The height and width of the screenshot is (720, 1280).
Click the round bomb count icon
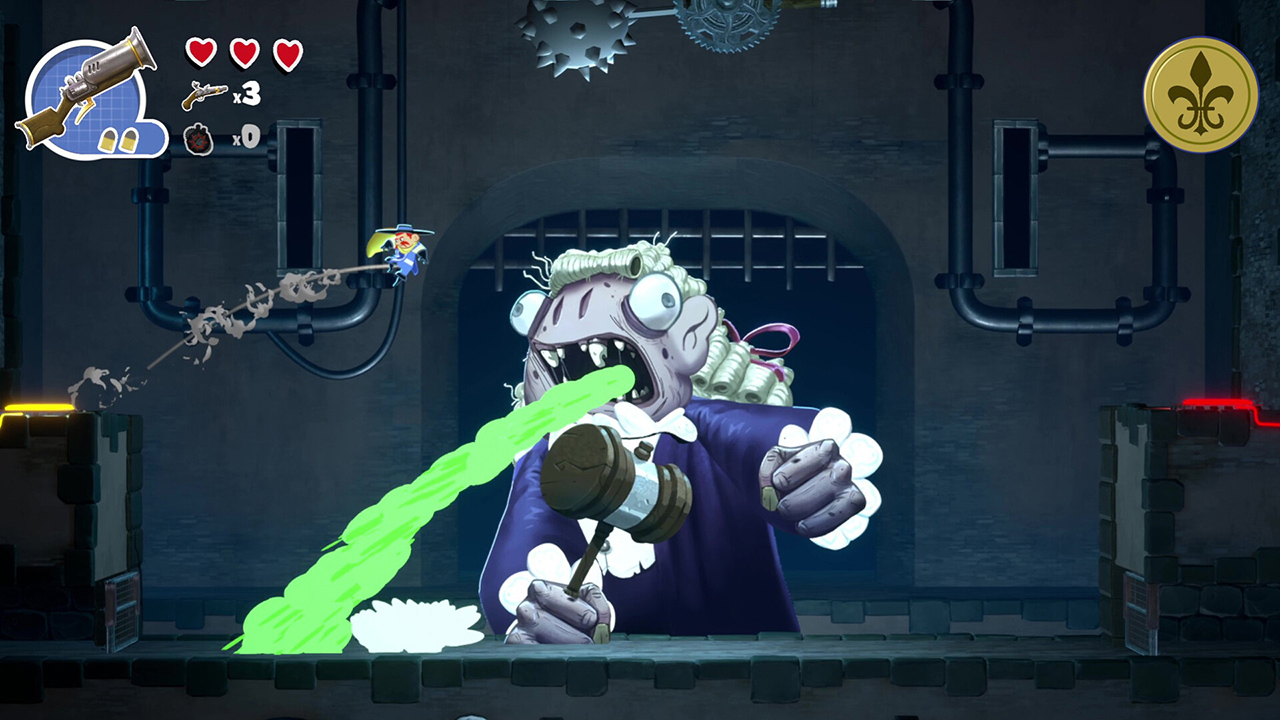click(198, 140)
